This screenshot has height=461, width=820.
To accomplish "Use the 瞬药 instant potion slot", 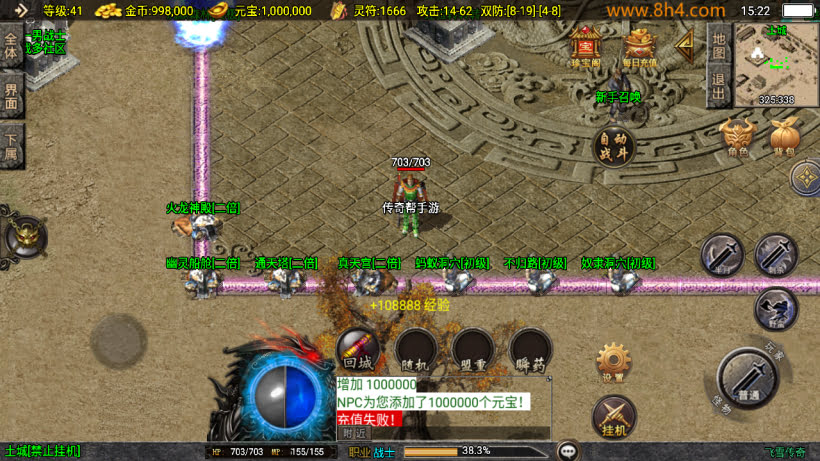I will pos(530,350).
